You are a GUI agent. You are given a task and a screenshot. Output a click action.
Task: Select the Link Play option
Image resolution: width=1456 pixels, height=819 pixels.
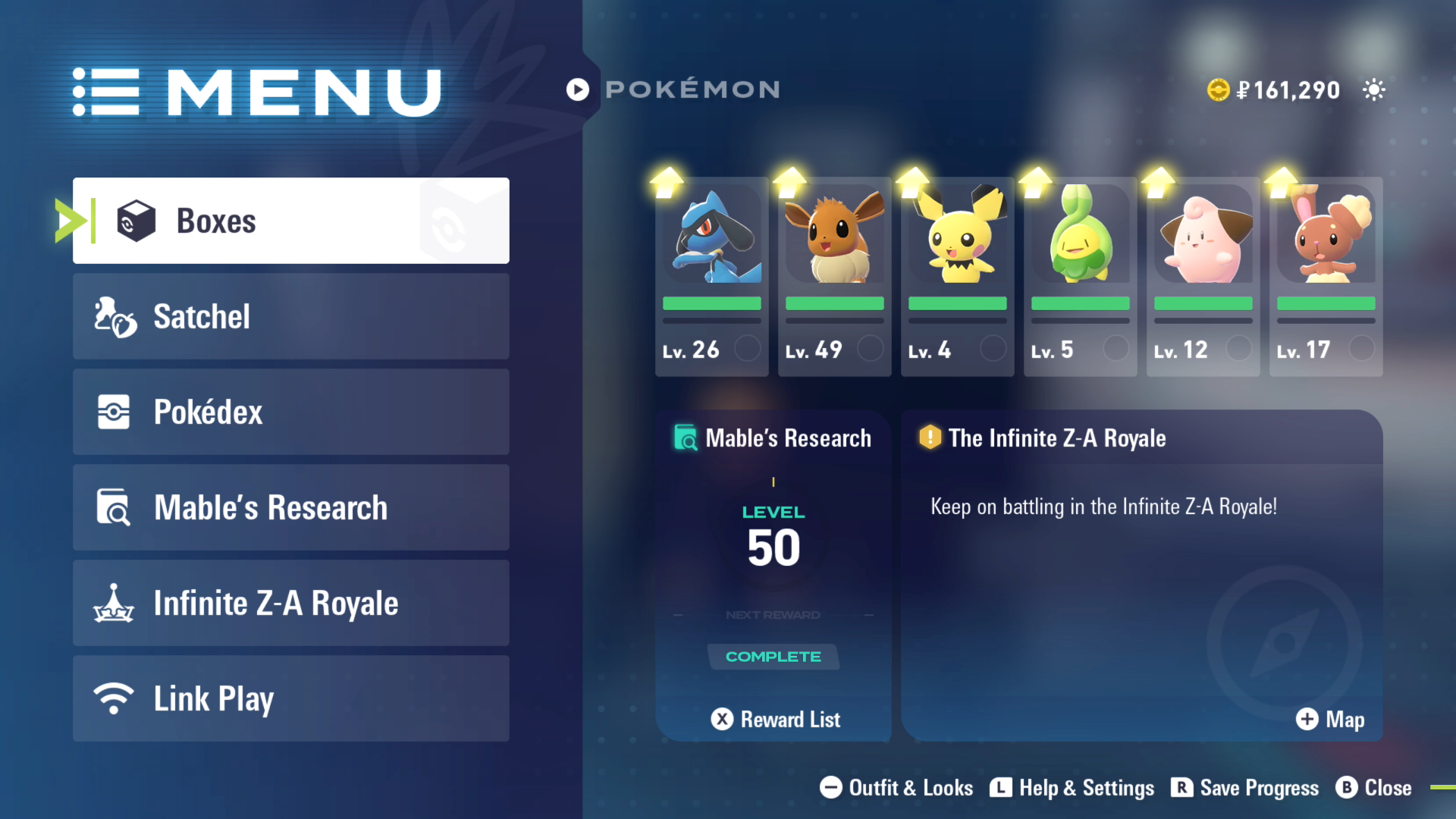click(290, 698)
